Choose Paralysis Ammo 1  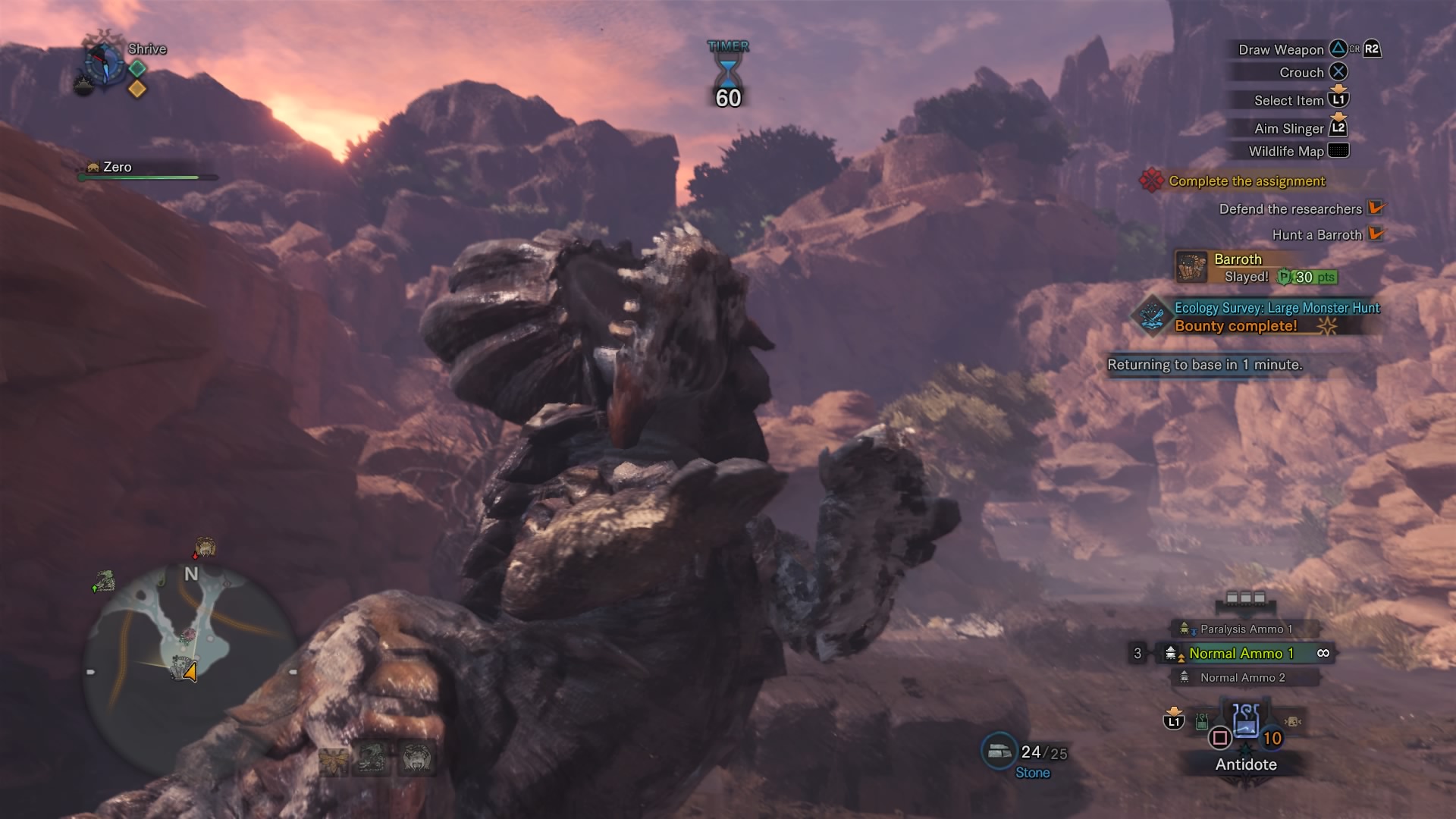pyautogui.click(x=1245, y=629)
